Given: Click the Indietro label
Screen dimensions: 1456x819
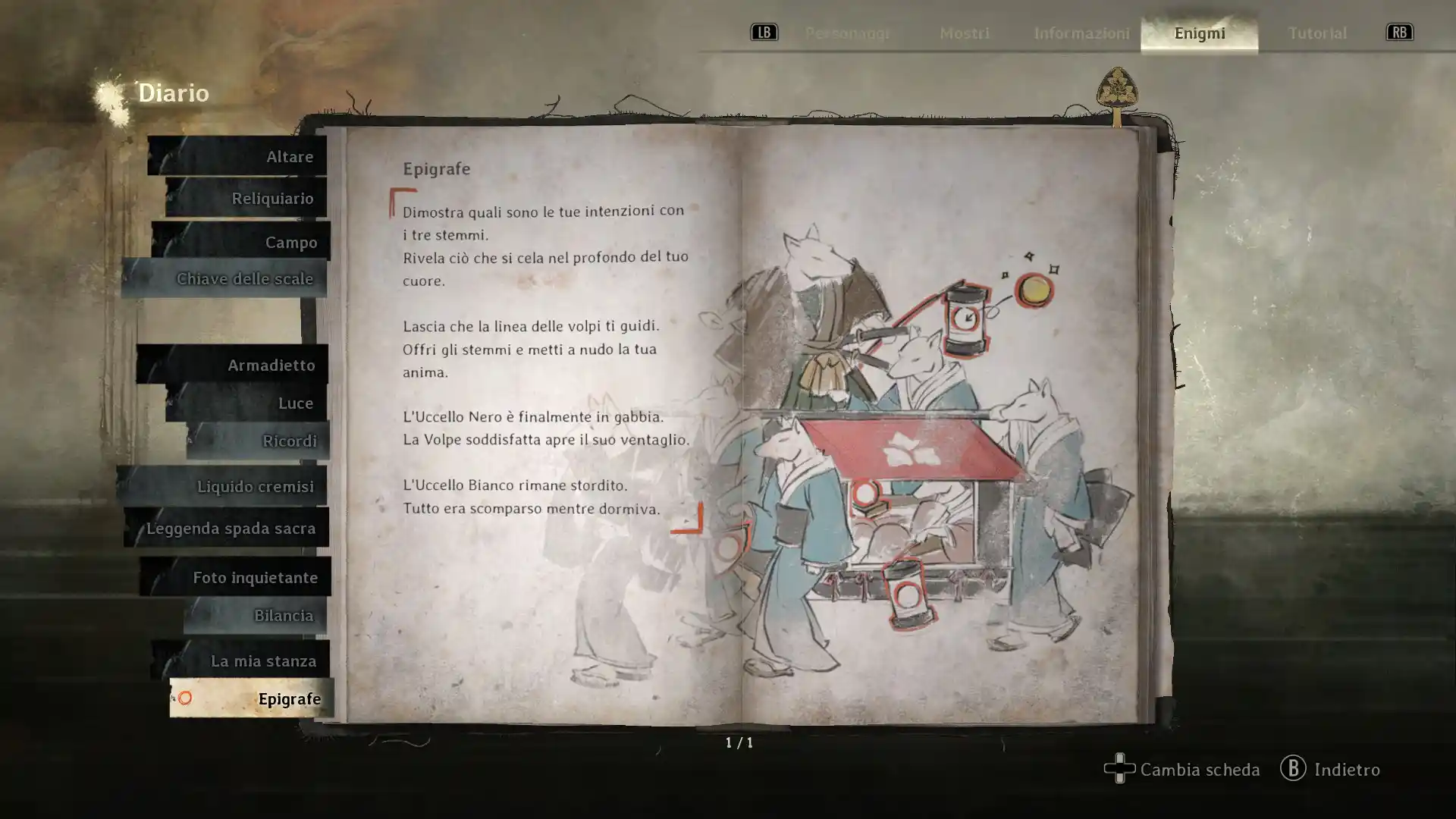Looking at the screenshot, I should (x=1346, y=770).
